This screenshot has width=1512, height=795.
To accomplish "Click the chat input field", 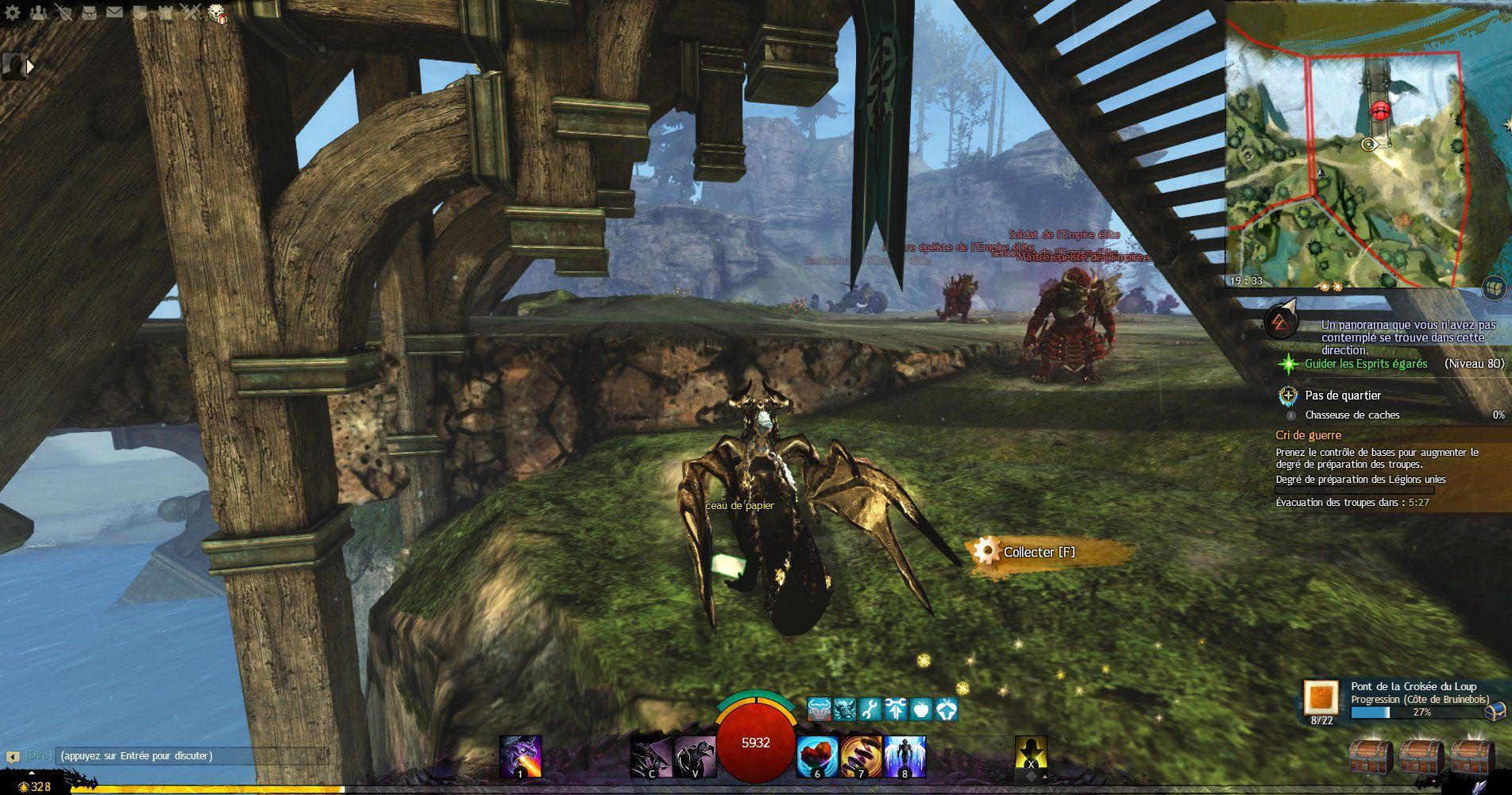I will 191,756.
